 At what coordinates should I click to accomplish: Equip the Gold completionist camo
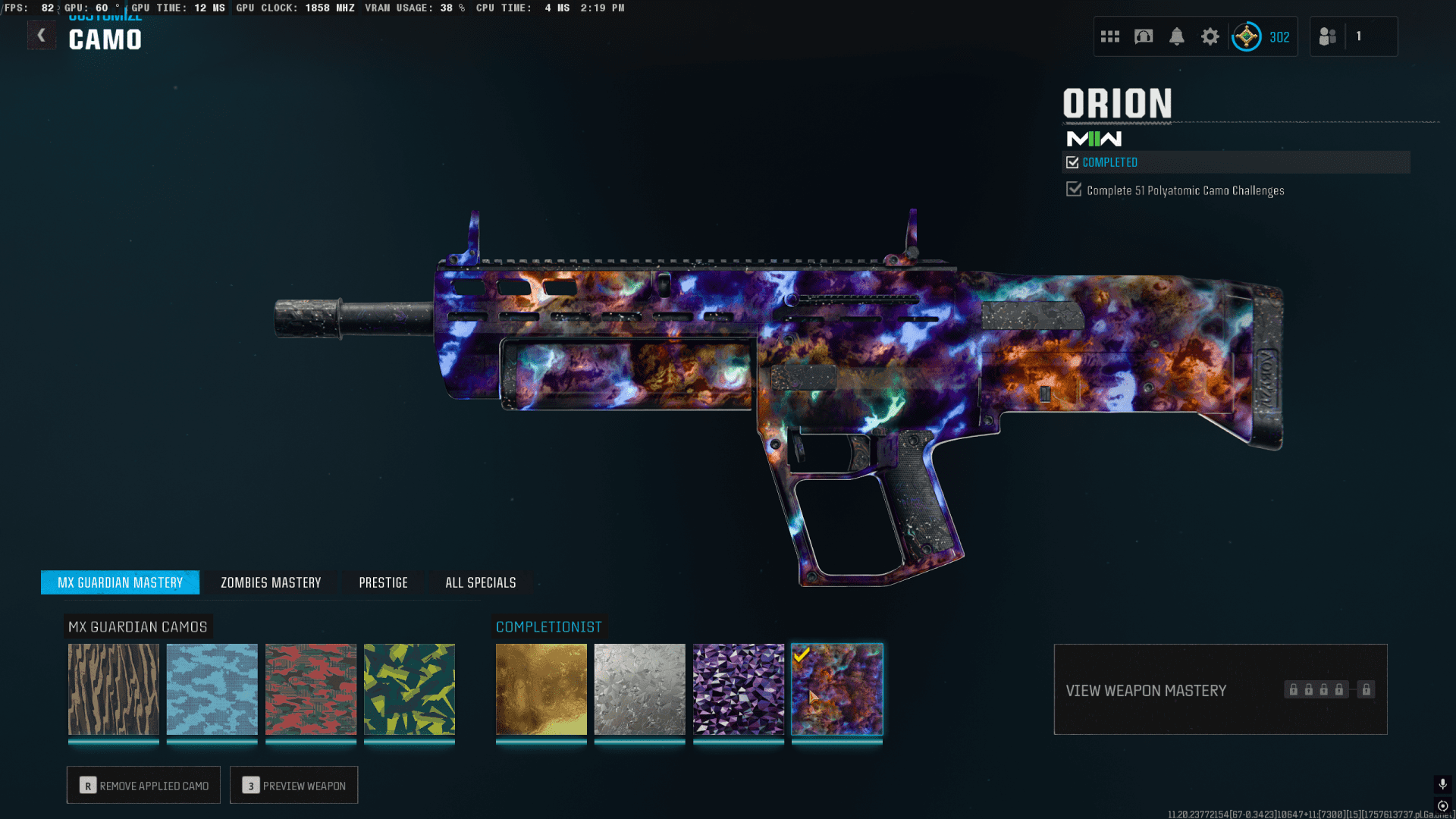pos(541,689)
